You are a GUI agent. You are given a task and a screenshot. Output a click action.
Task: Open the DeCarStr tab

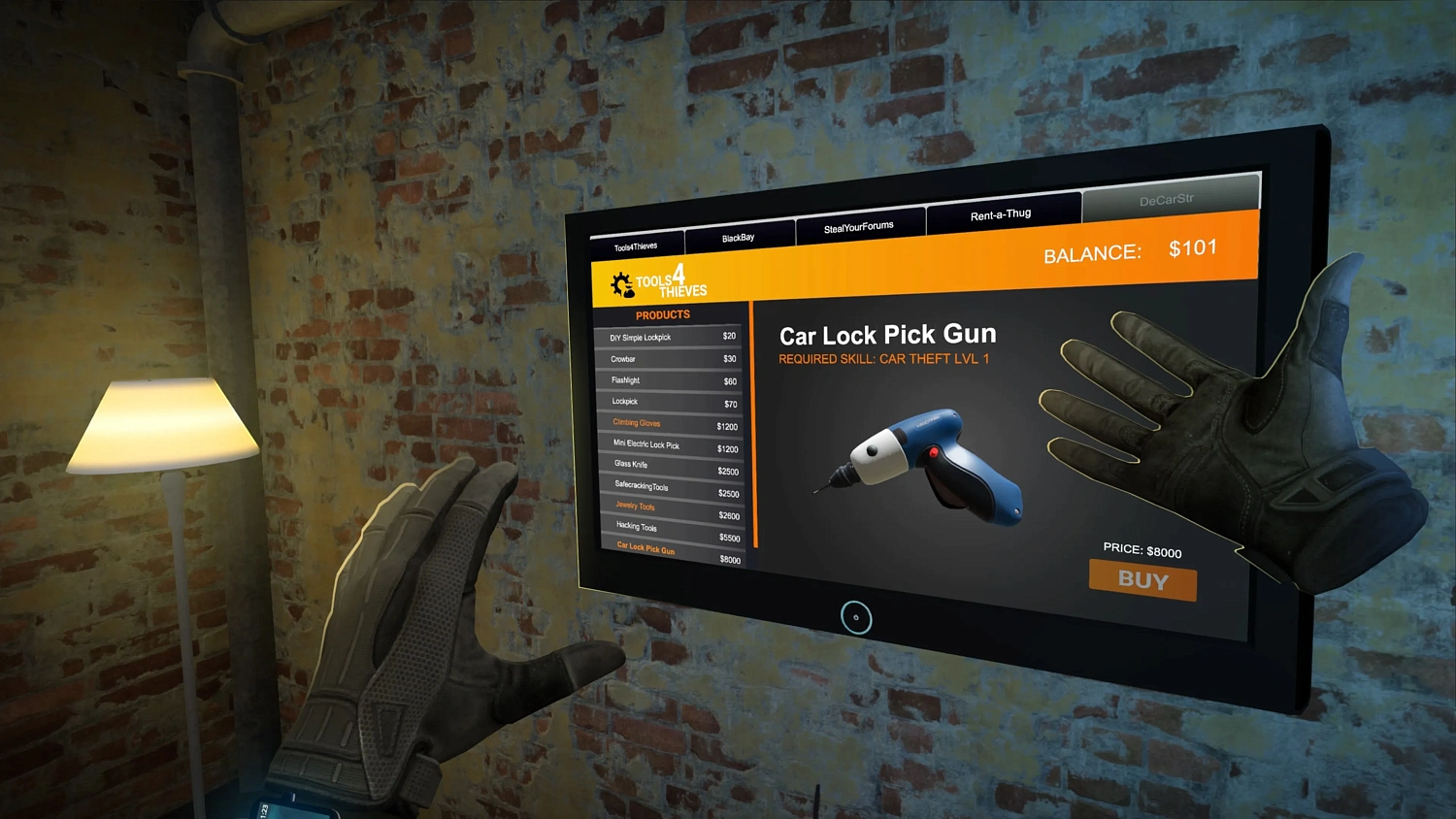(x=1168, y=200)
